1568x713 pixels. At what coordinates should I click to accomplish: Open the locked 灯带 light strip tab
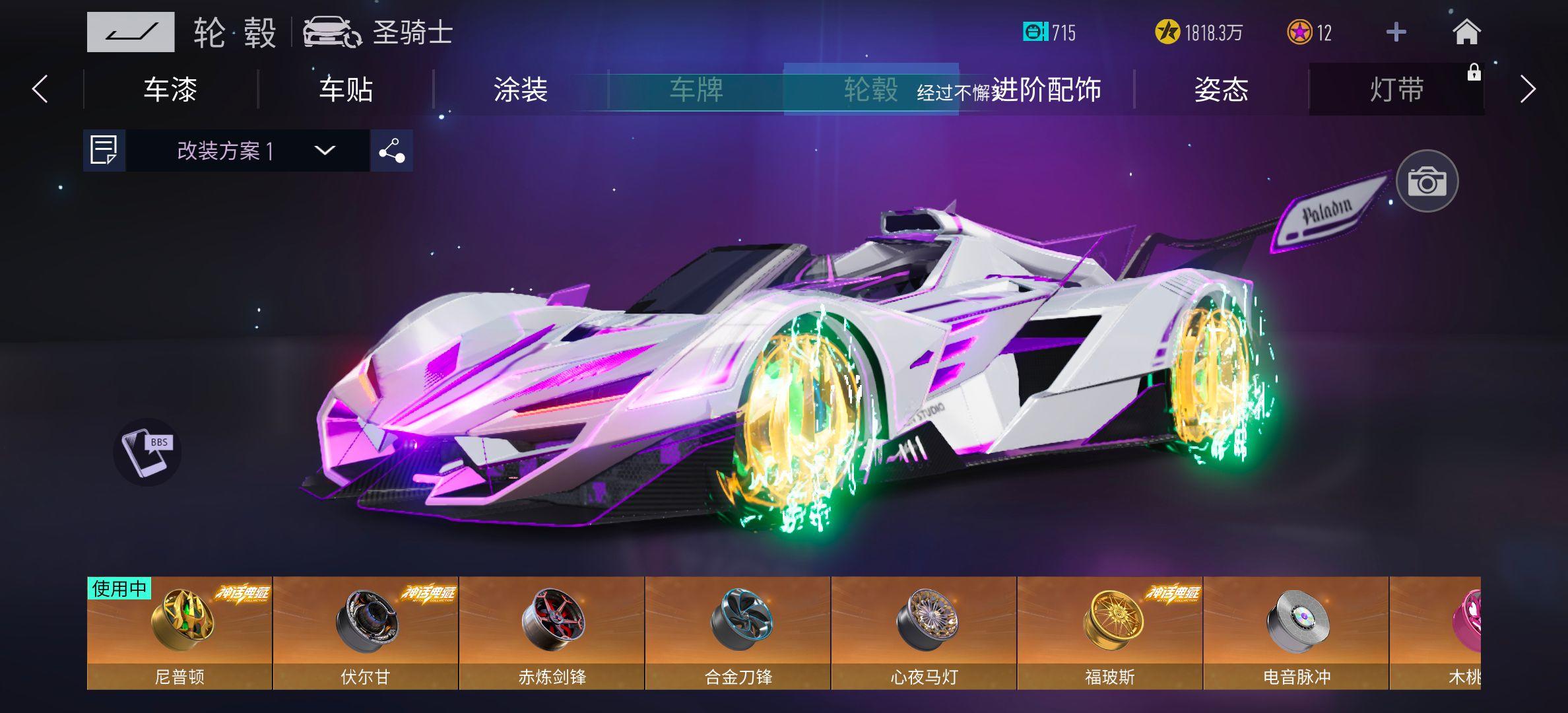pos(1395,91)
